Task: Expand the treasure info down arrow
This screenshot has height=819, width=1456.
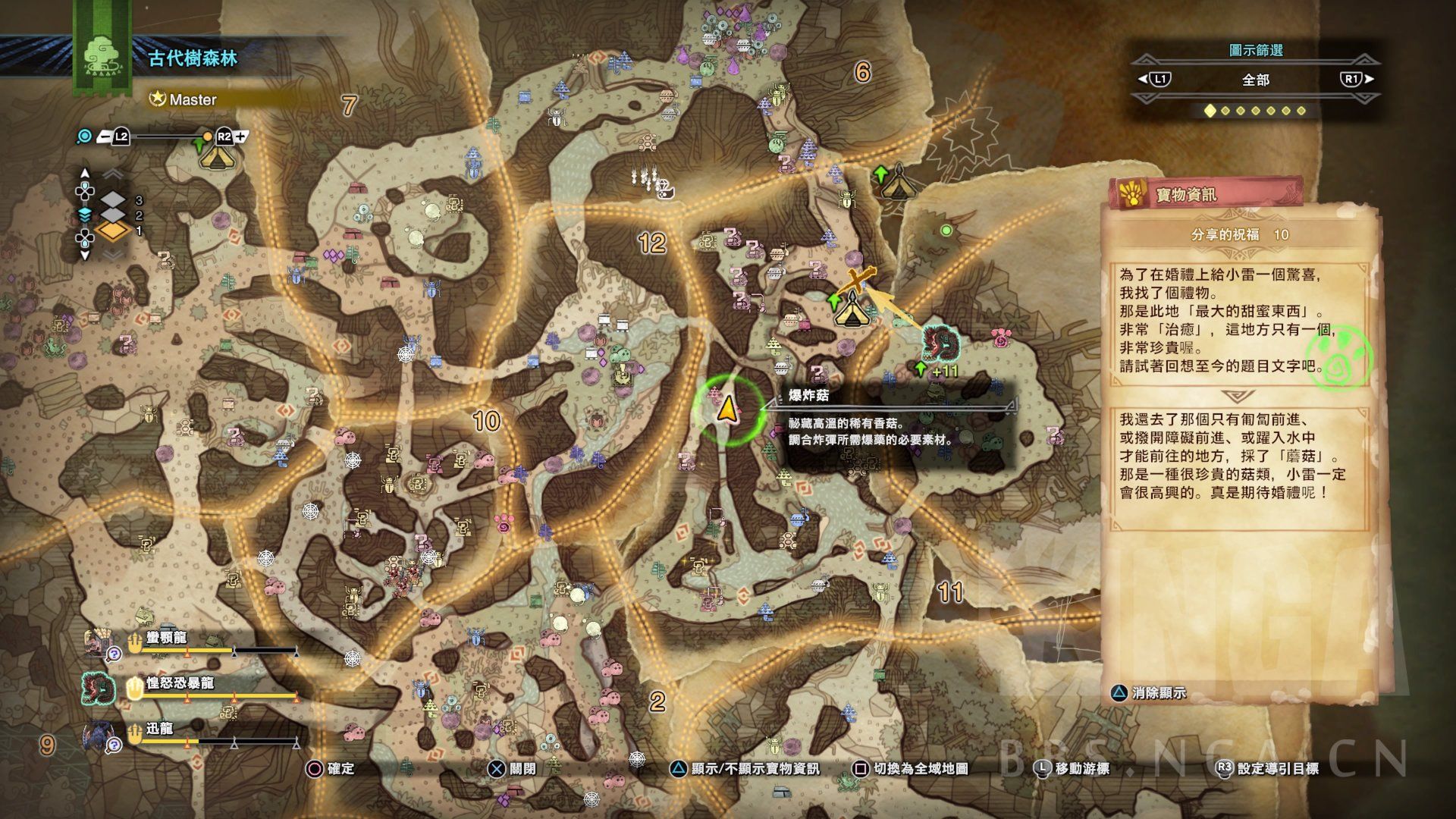Action: tap(1238, 397)
